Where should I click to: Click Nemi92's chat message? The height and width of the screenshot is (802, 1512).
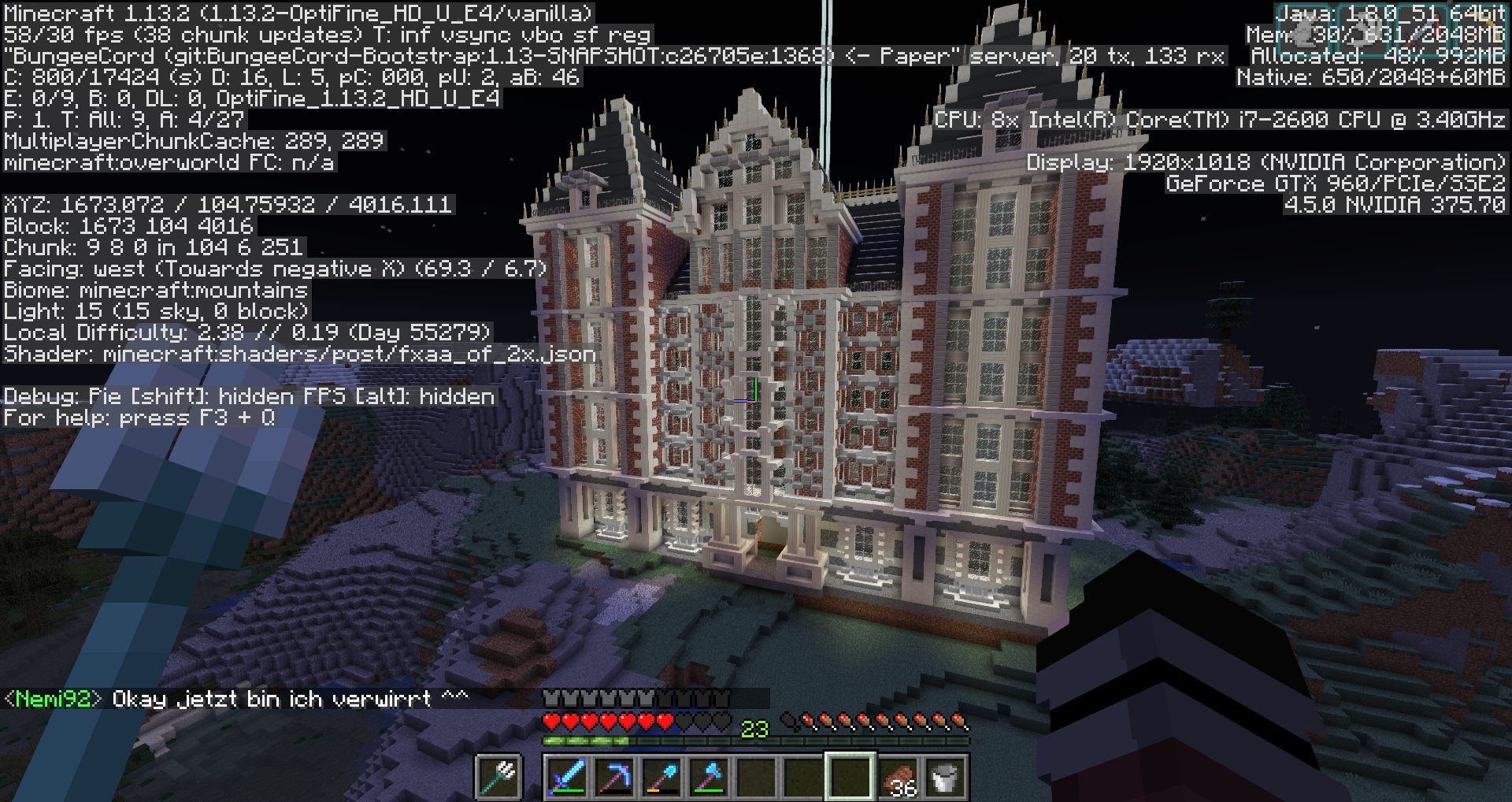236,700
